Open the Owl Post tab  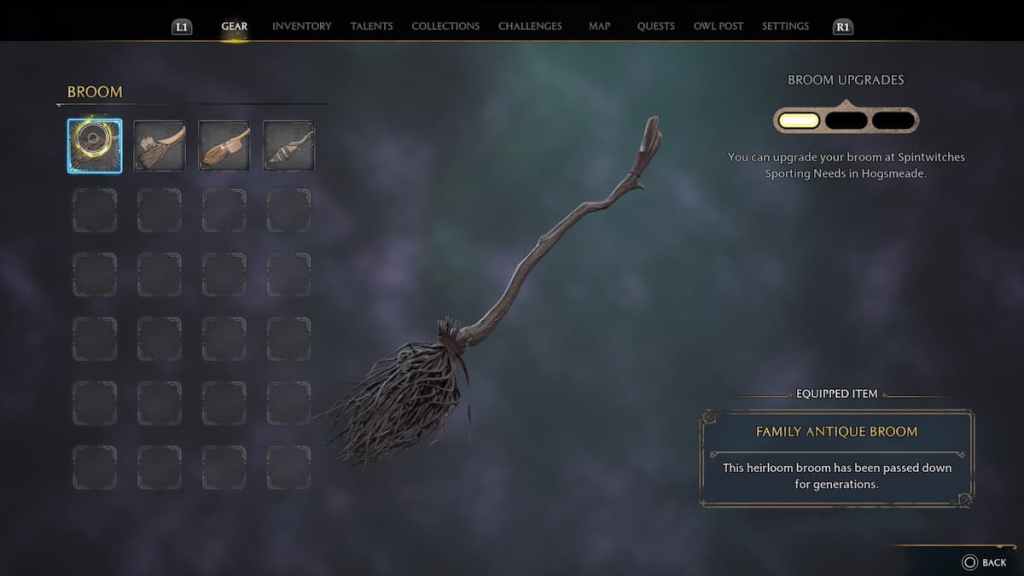coord(718,26)
